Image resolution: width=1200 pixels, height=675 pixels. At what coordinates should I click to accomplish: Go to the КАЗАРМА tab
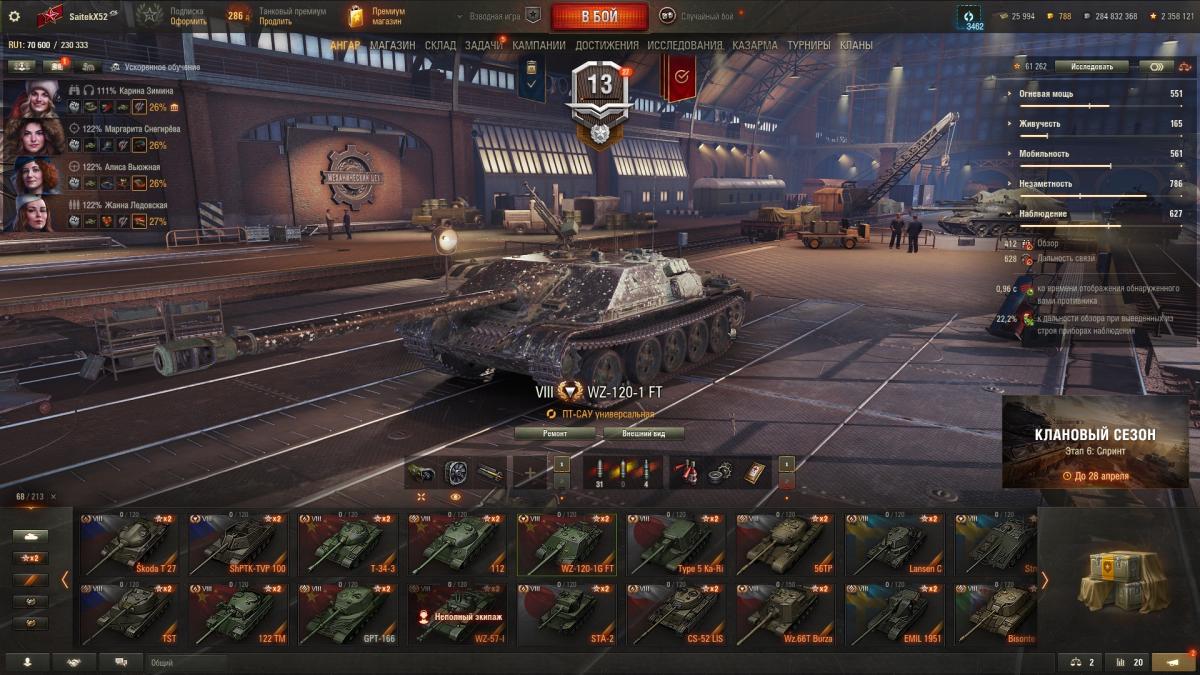754,45
